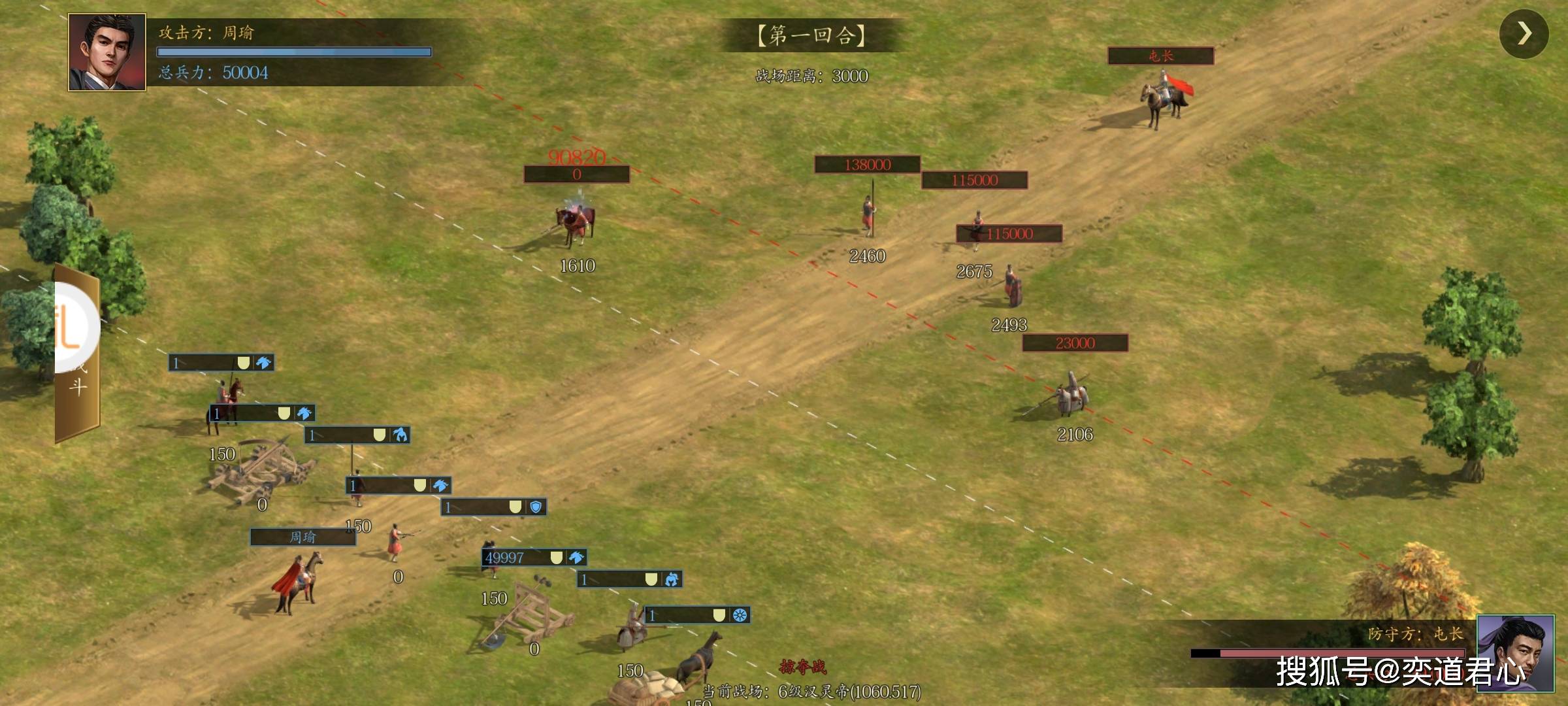Select the unit bar showing 49997 troops
Image resolution: width=1568 pixels, height=706 pixels.
[534, 558]
